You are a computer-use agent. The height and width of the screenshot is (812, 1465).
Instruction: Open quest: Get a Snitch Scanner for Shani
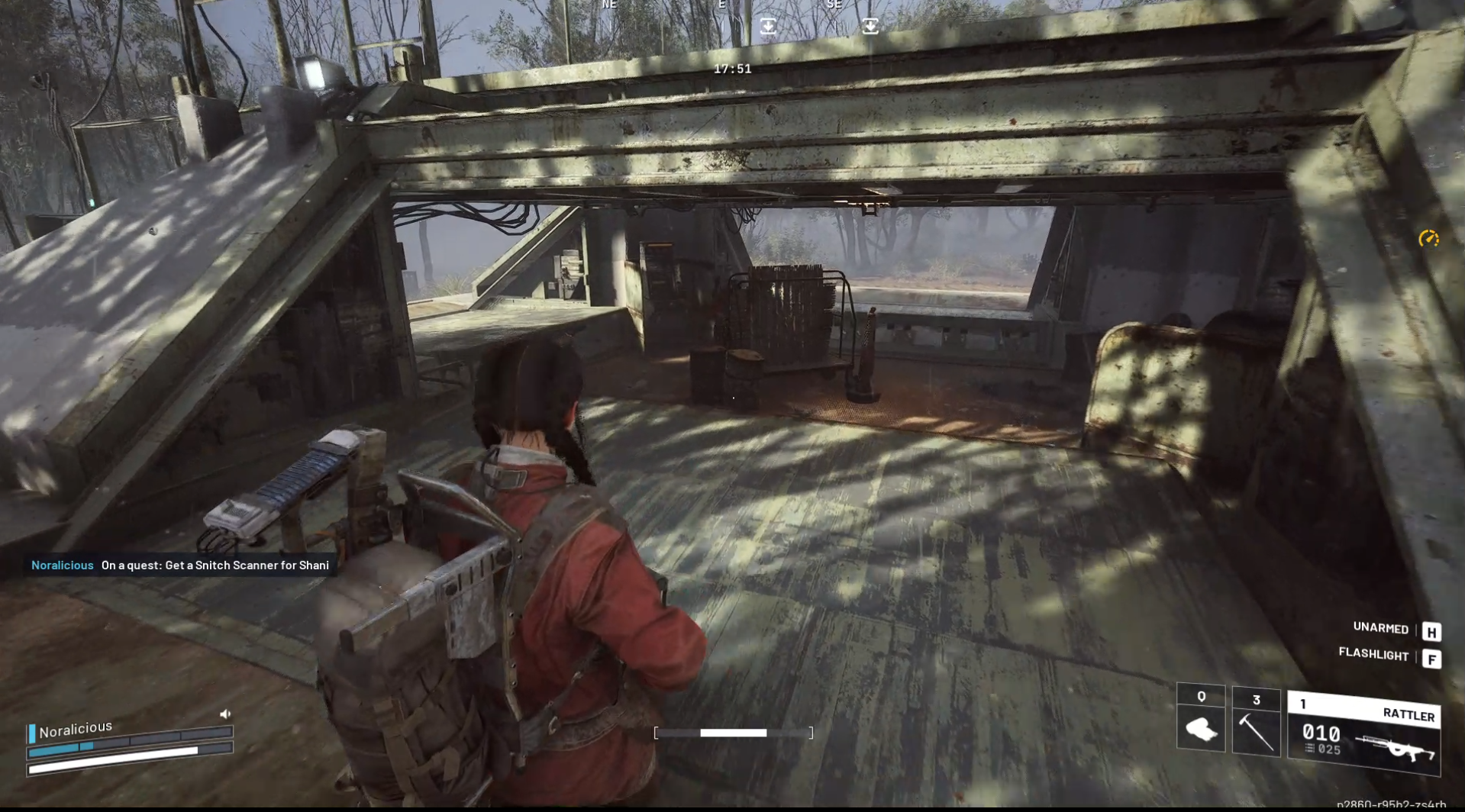coord(215,565)
